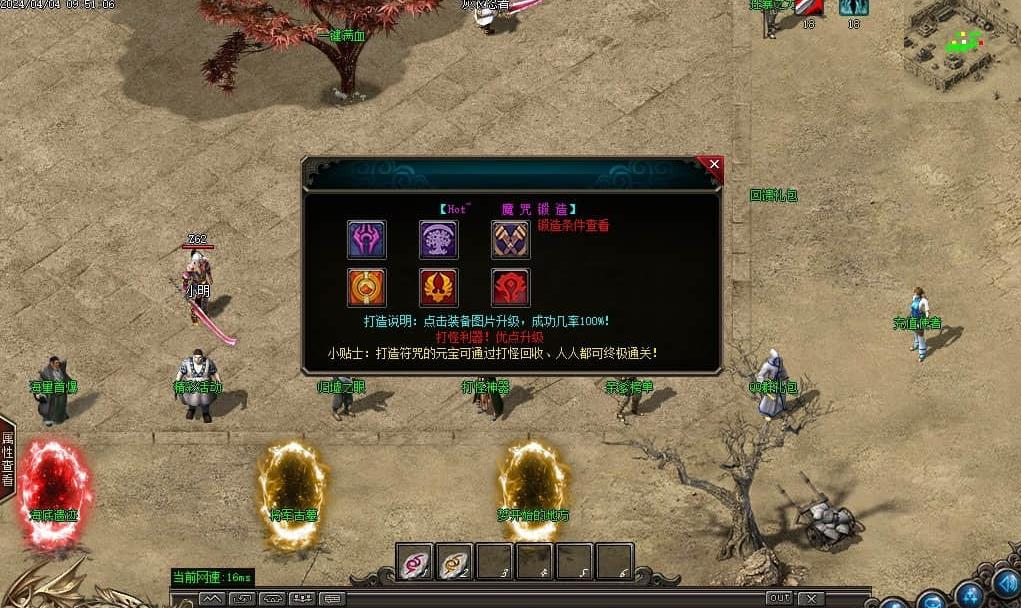Activate the cyan figure buff icon
The image size is (1021, 608).
(853, 7)
